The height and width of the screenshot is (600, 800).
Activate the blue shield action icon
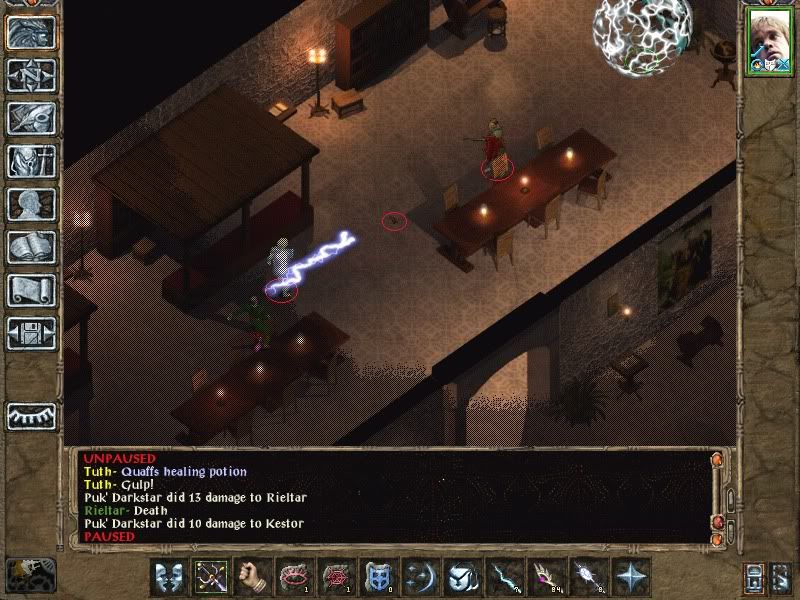click(x=380, y=577)
